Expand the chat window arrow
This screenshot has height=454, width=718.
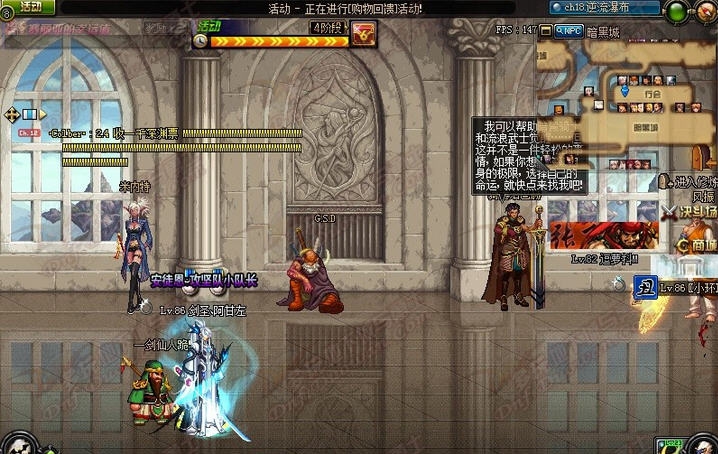pos(42,114)
